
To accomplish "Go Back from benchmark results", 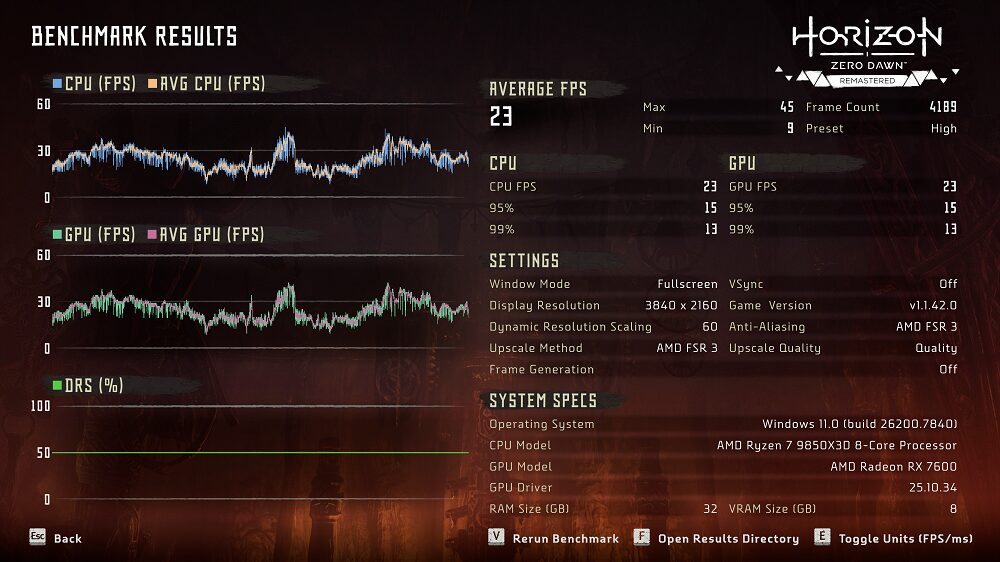I will (x=56, y=538).
